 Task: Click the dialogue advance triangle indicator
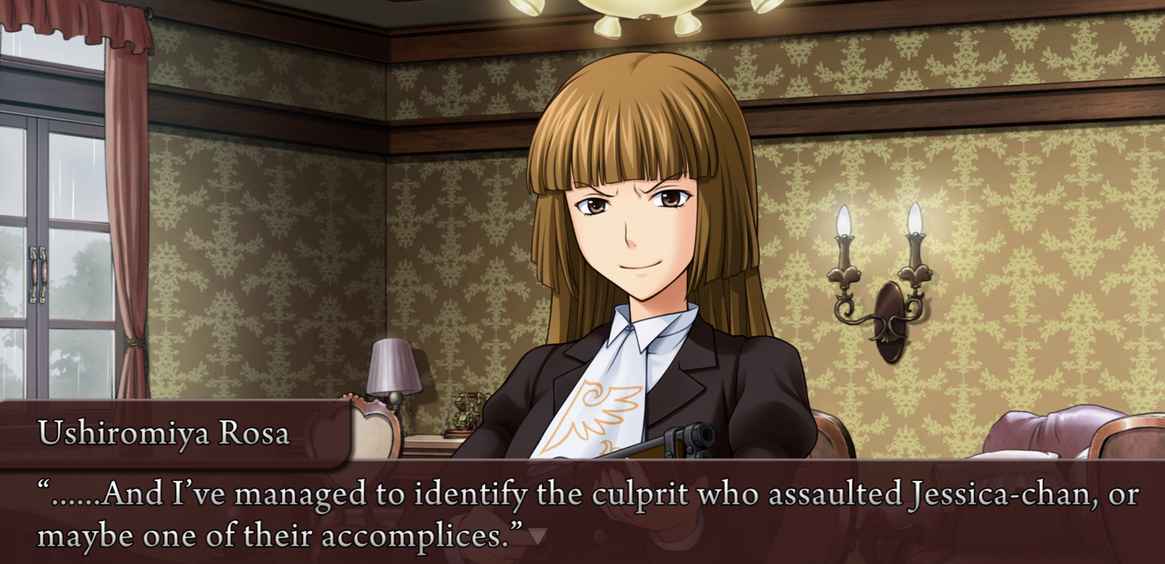click(x=537, y=537)
